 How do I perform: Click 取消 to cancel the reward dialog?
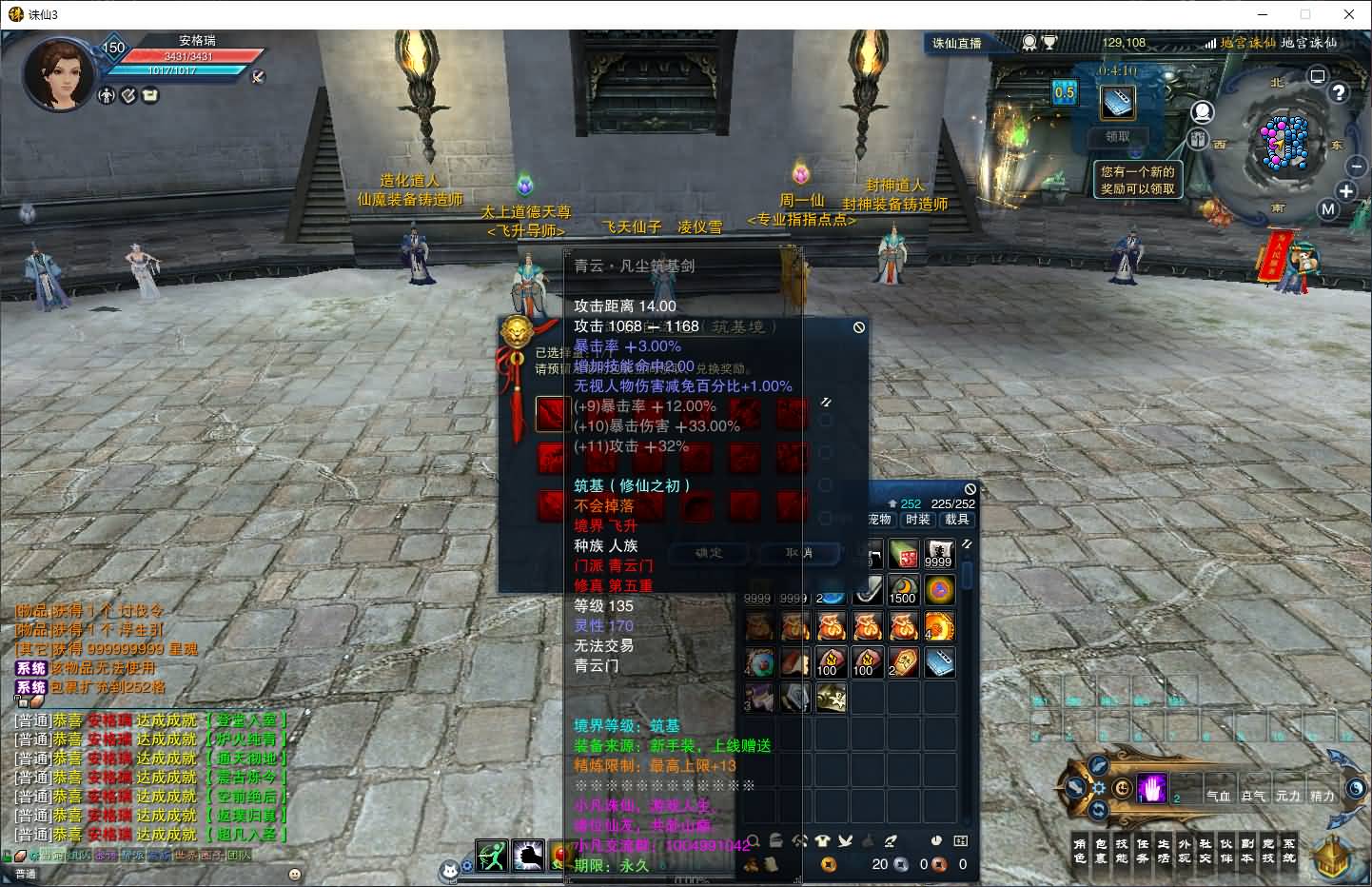point(798,553)
